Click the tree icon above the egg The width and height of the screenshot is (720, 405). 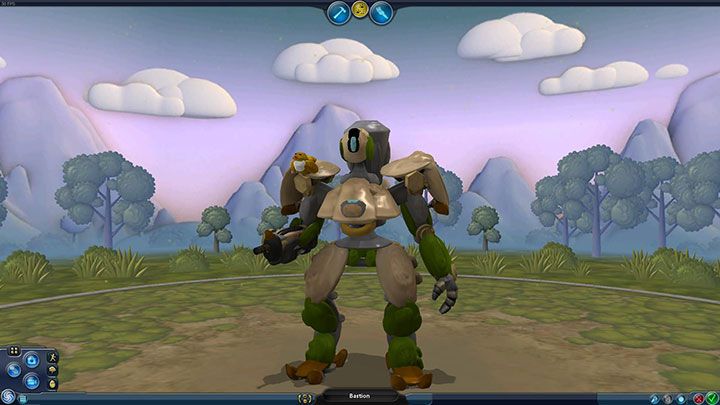pos(52,371)
